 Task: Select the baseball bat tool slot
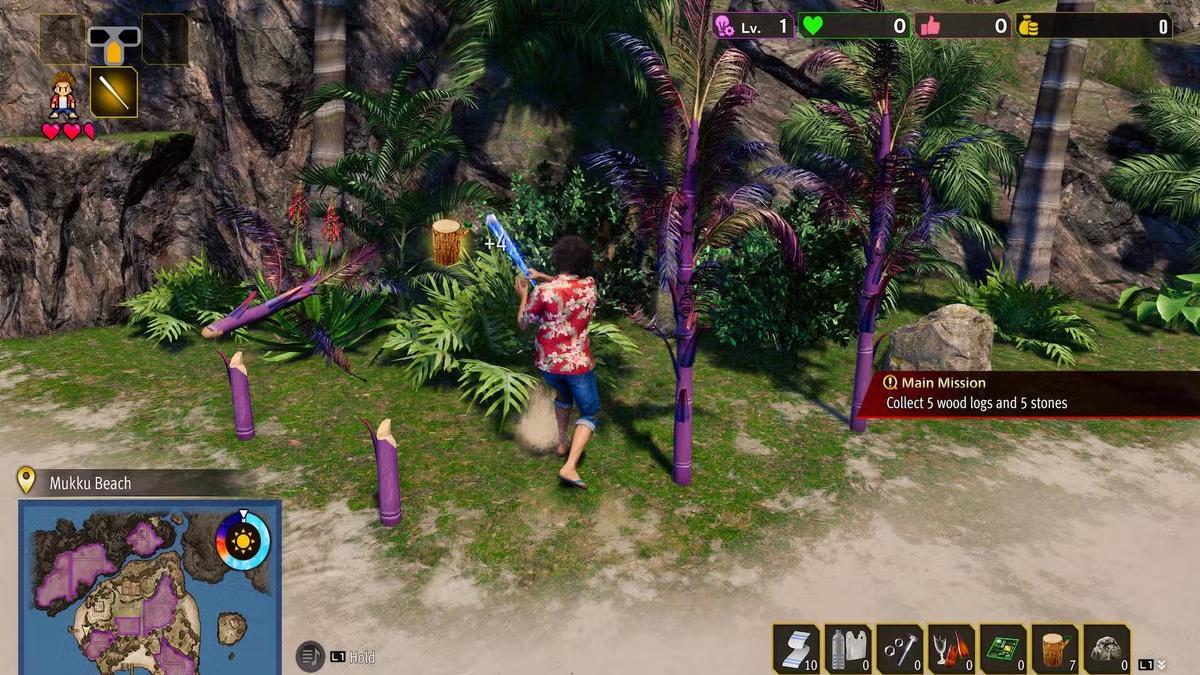(x=114, y=92)
